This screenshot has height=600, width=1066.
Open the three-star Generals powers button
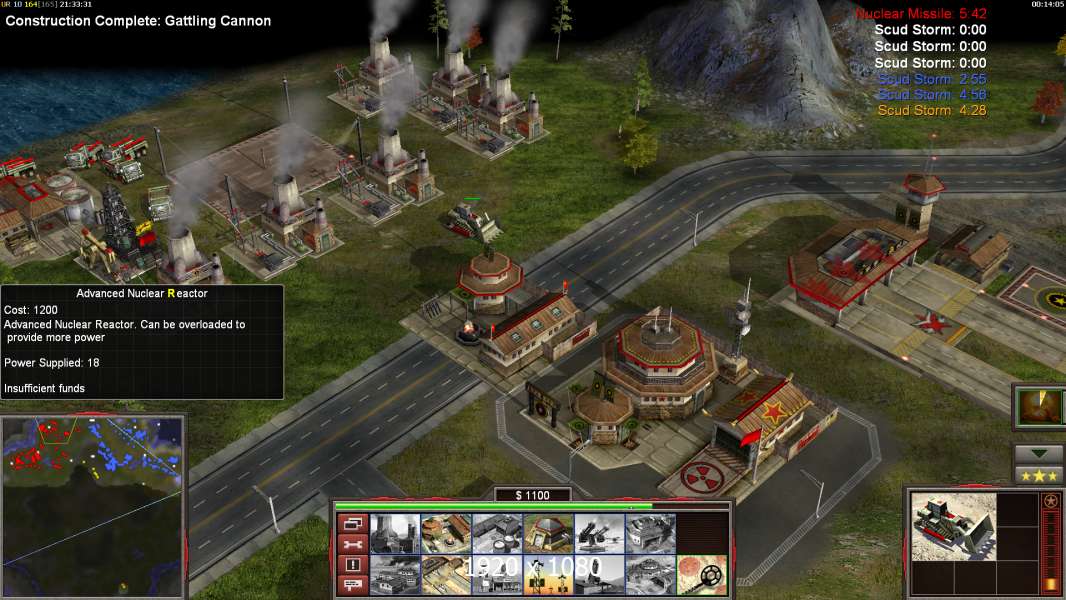[1038, 475]
